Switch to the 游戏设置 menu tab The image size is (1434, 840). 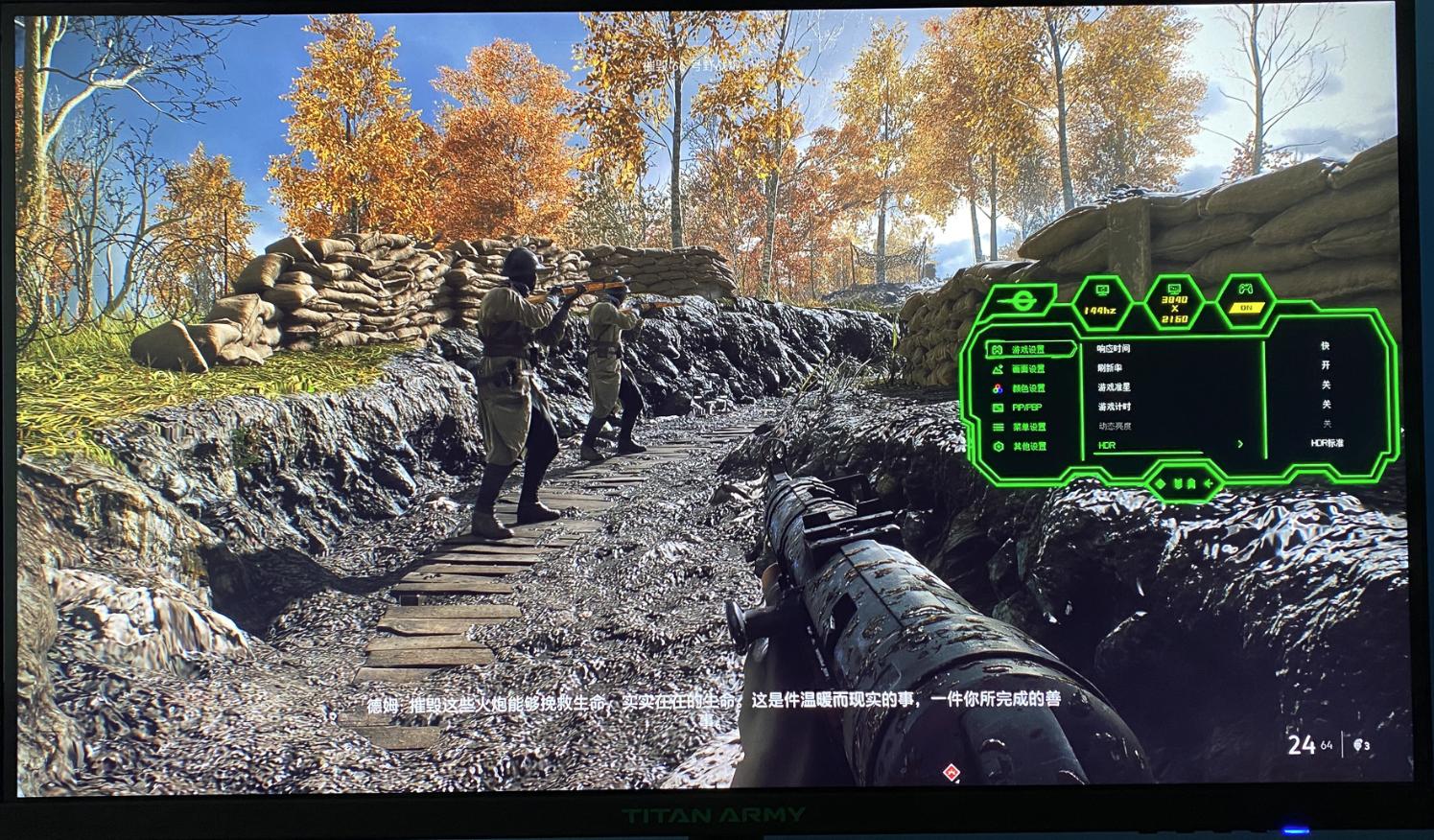pyautogui.click(x=1026, y=348)
